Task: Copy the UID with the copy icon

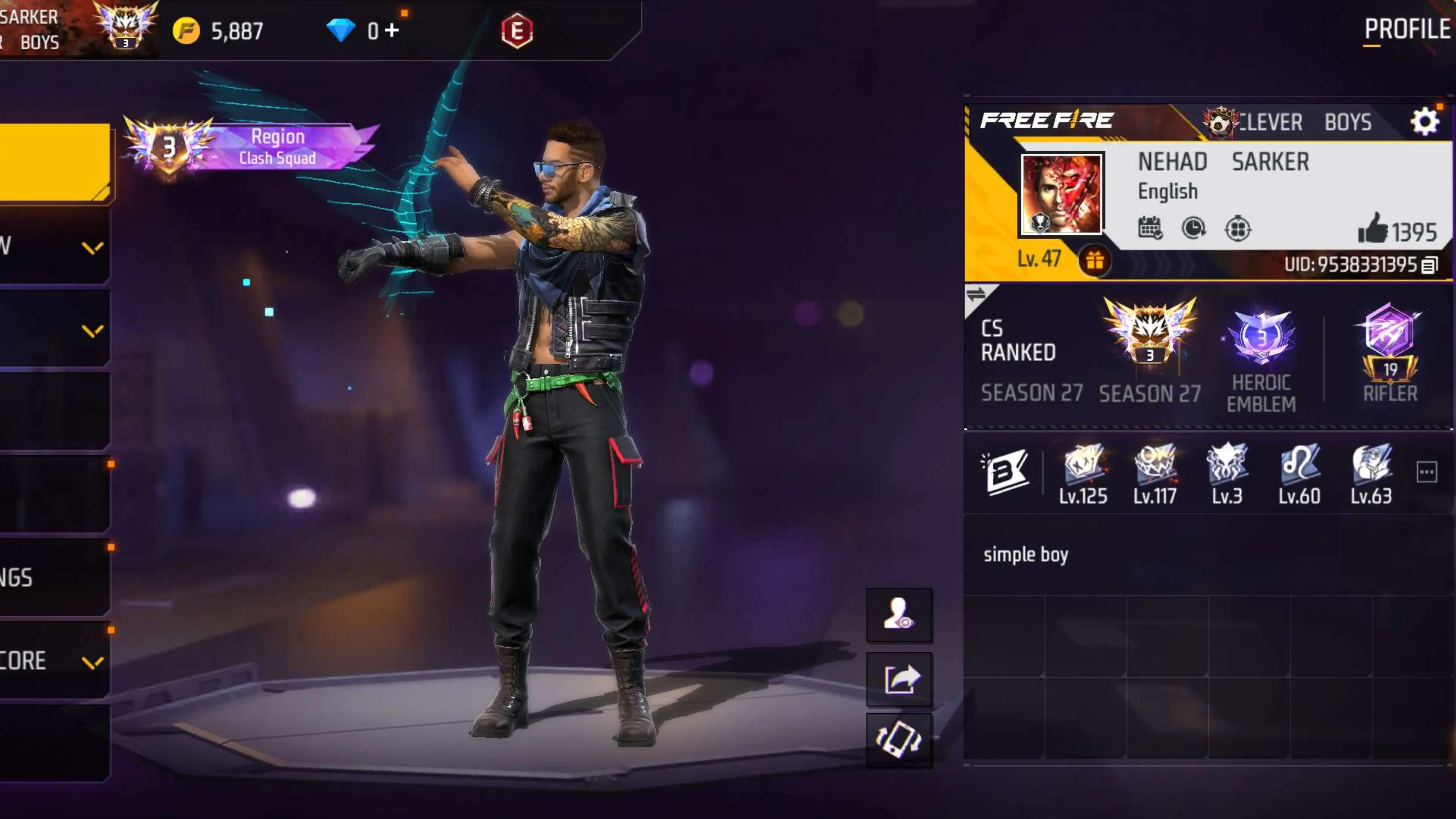Action: click(x=1430, y=265)
